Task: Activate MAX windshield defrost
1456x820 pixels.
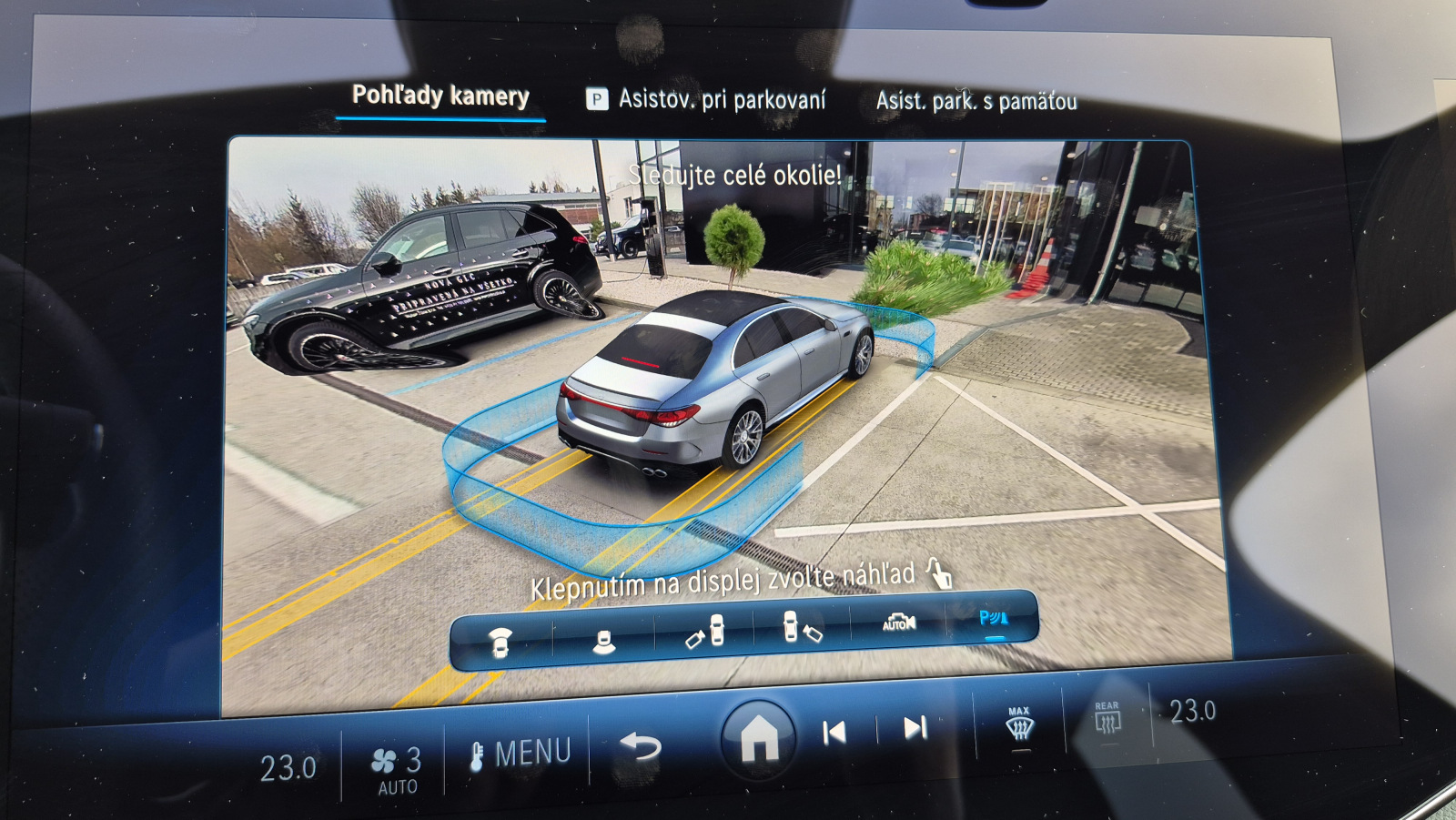Action: [1019, 724]
